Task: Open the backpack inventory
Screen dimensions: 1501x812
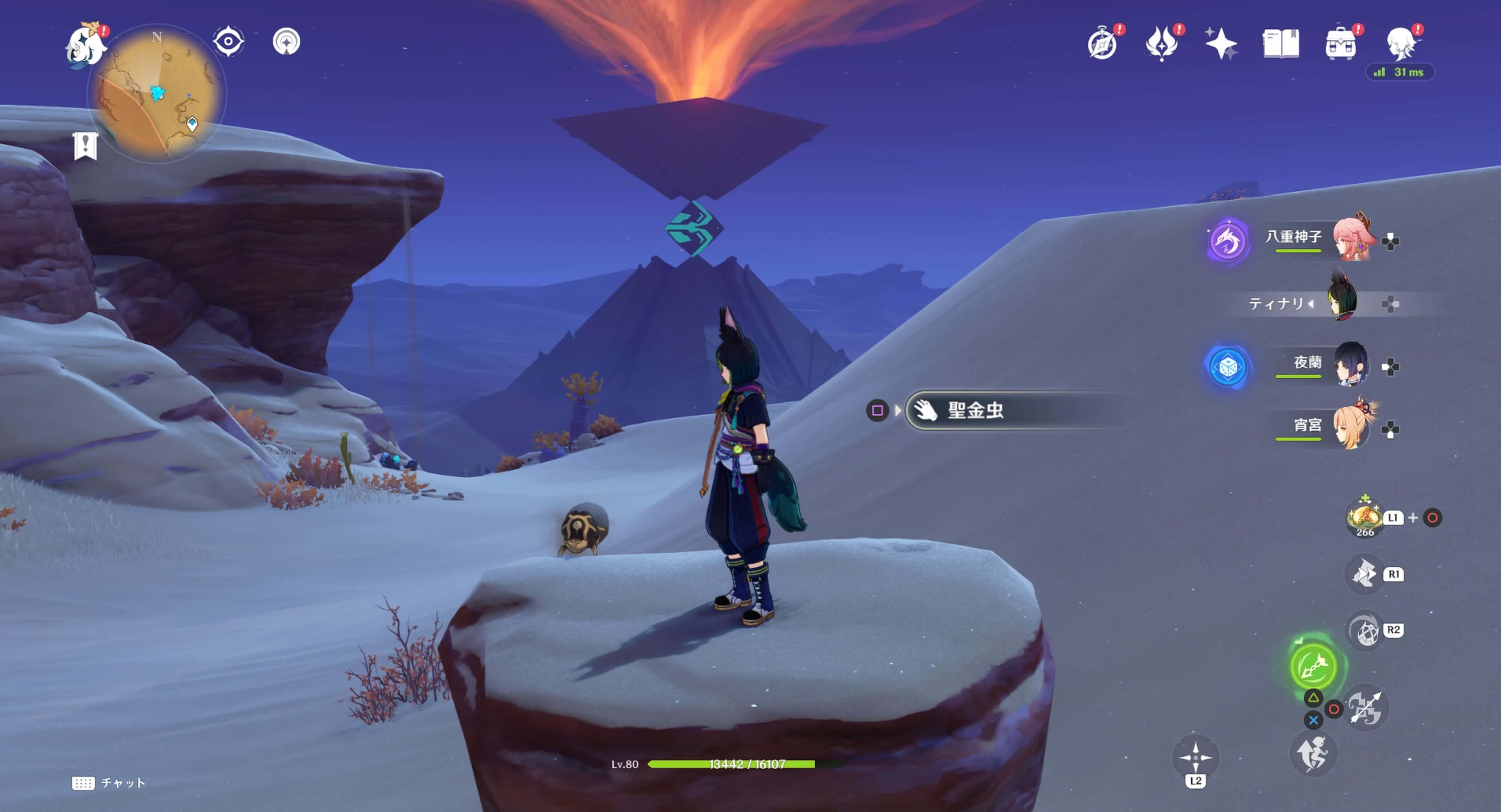Action: 1340,44
